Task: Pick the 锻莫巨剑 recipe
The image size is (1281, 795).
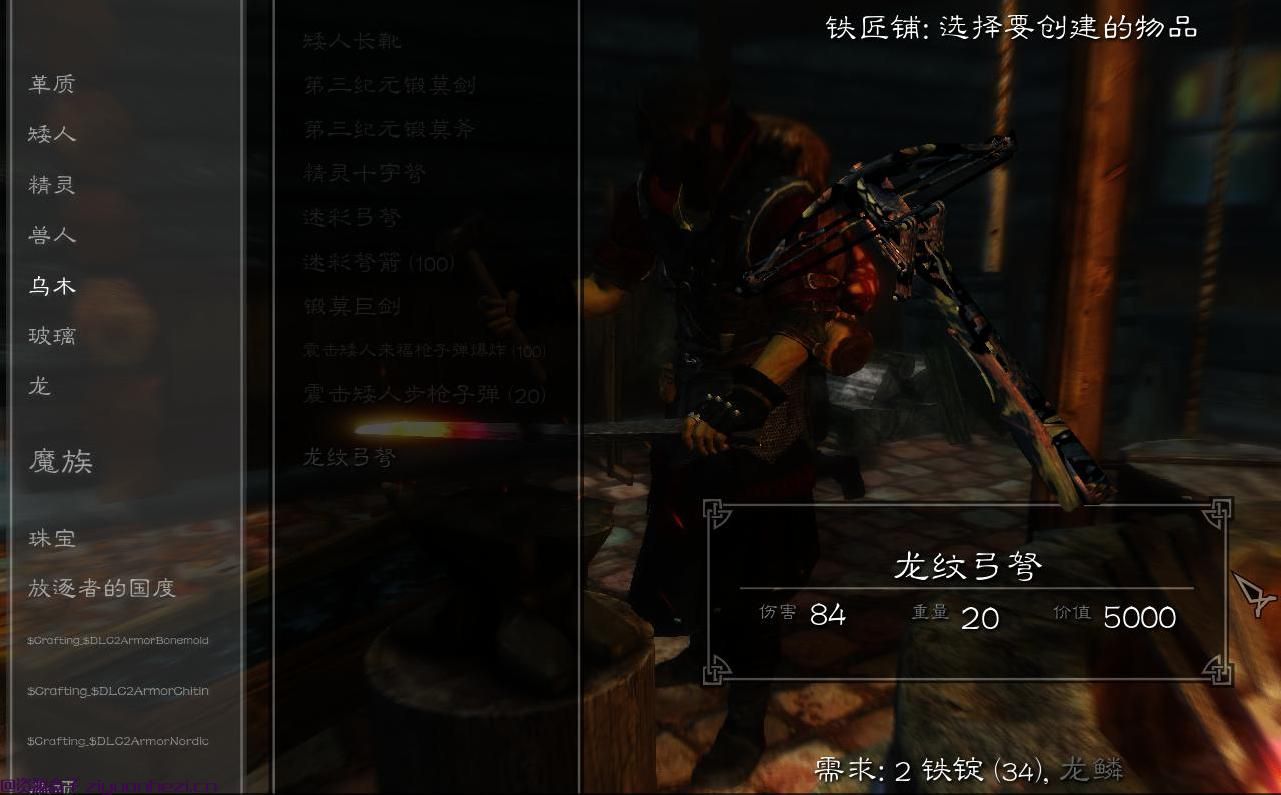Action: 350,307
